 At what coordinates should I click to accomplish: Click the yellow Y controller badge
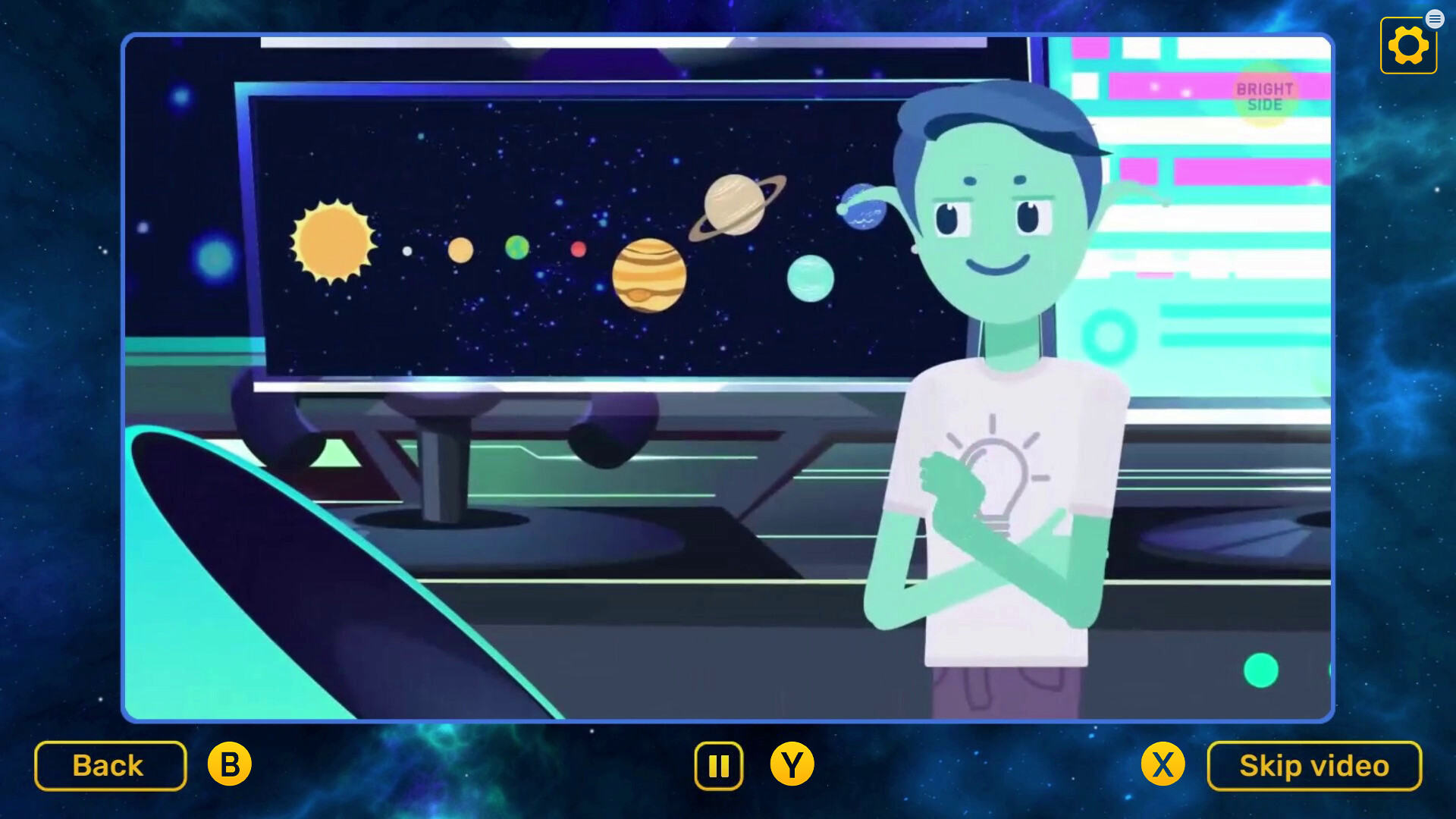792,765
